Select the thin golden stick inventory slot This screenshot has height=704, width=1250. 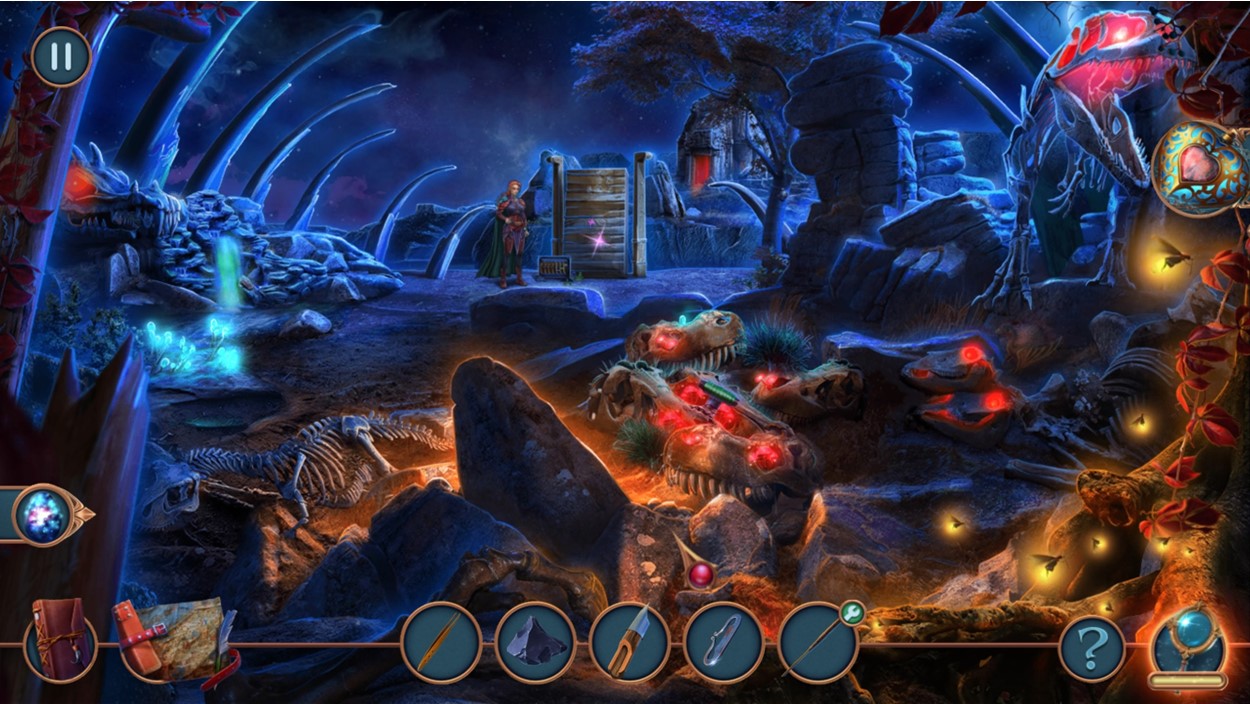point(441,642)
